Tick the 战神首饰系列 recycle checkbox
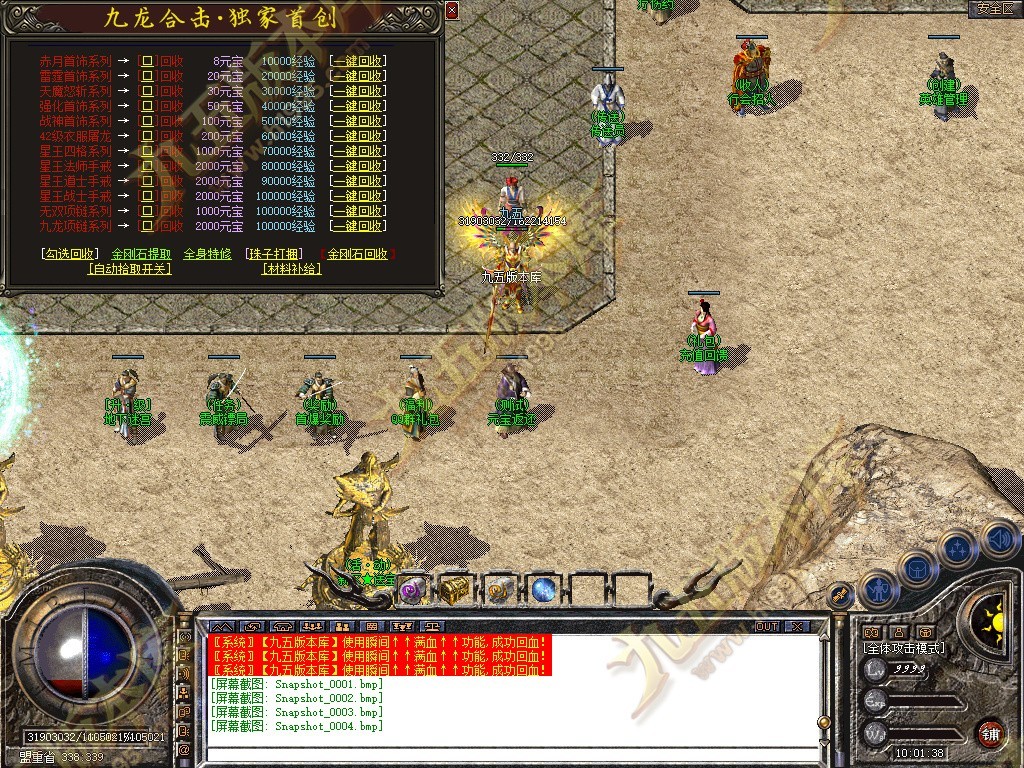This screenshot has height=768, width=1024. coord(148,121)
